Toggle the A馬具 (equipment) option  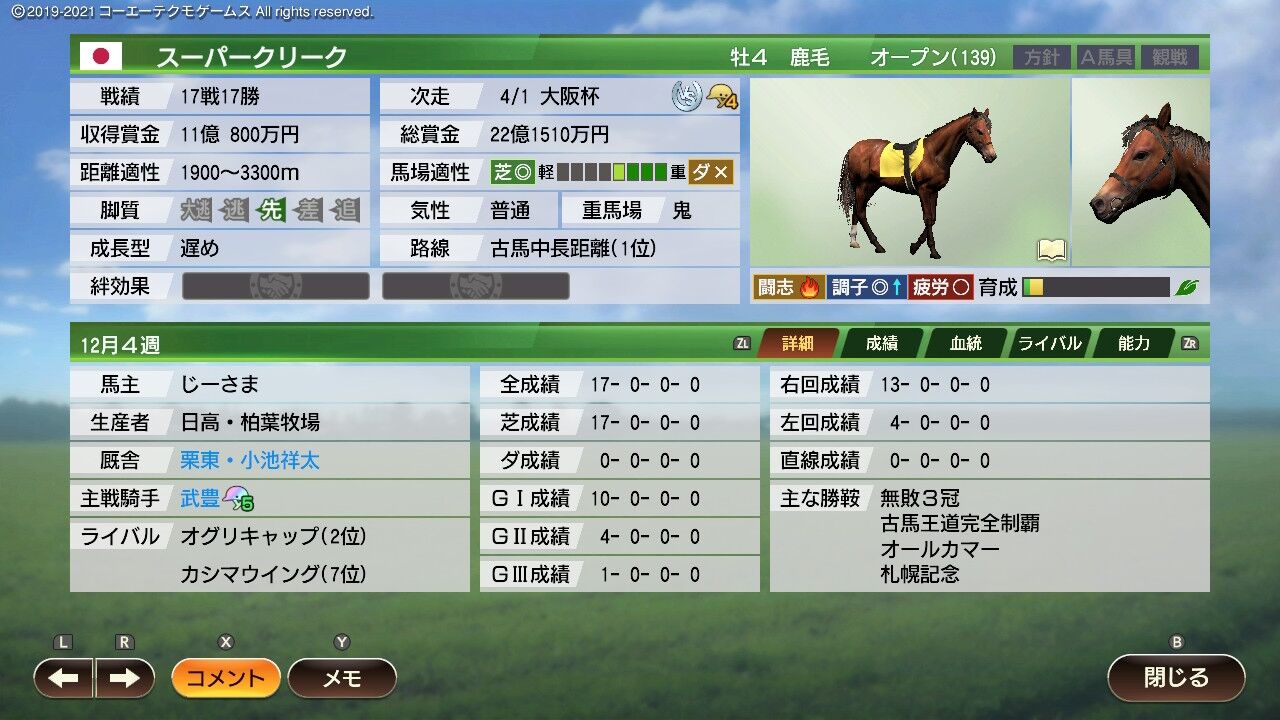coord(1105,56)
